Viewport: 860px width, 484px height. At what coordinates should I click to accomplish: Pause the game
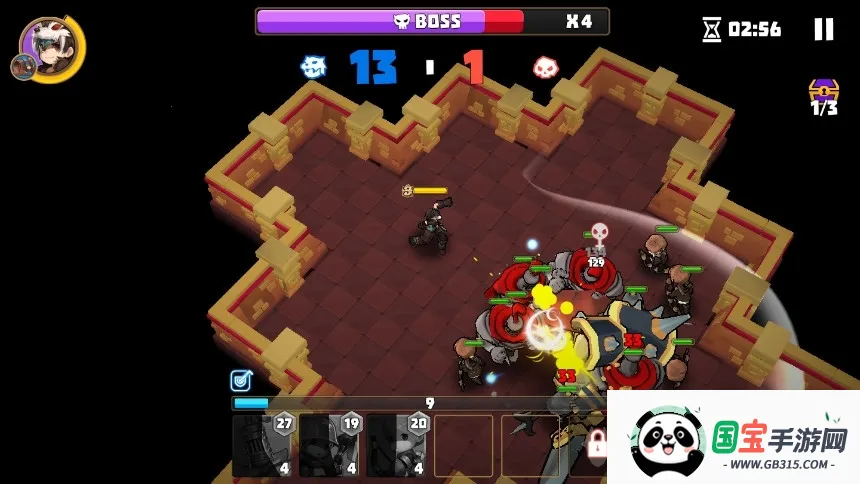pos(823,29)
